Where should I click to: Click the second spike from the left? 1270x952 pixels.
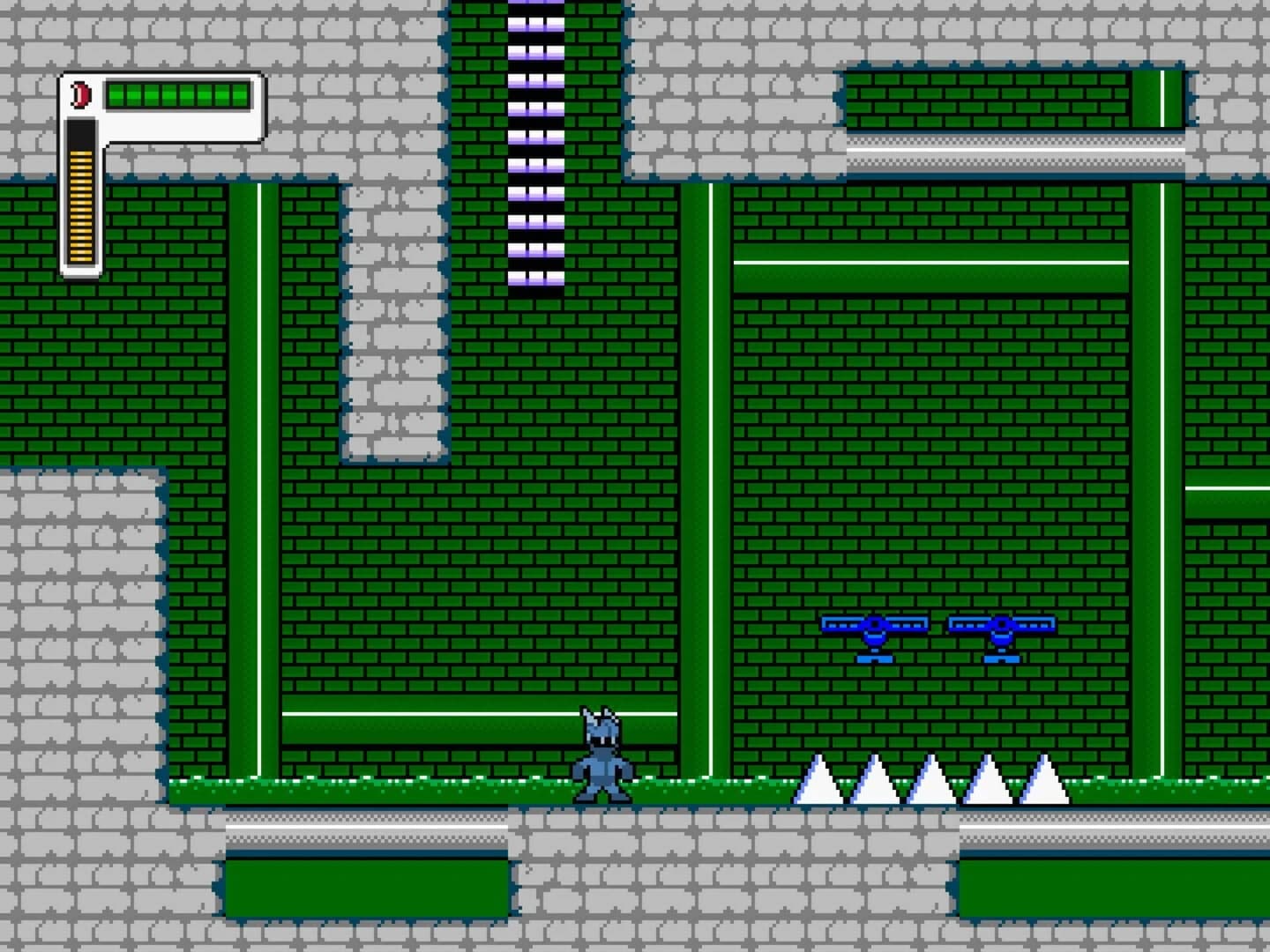(873, 785)
